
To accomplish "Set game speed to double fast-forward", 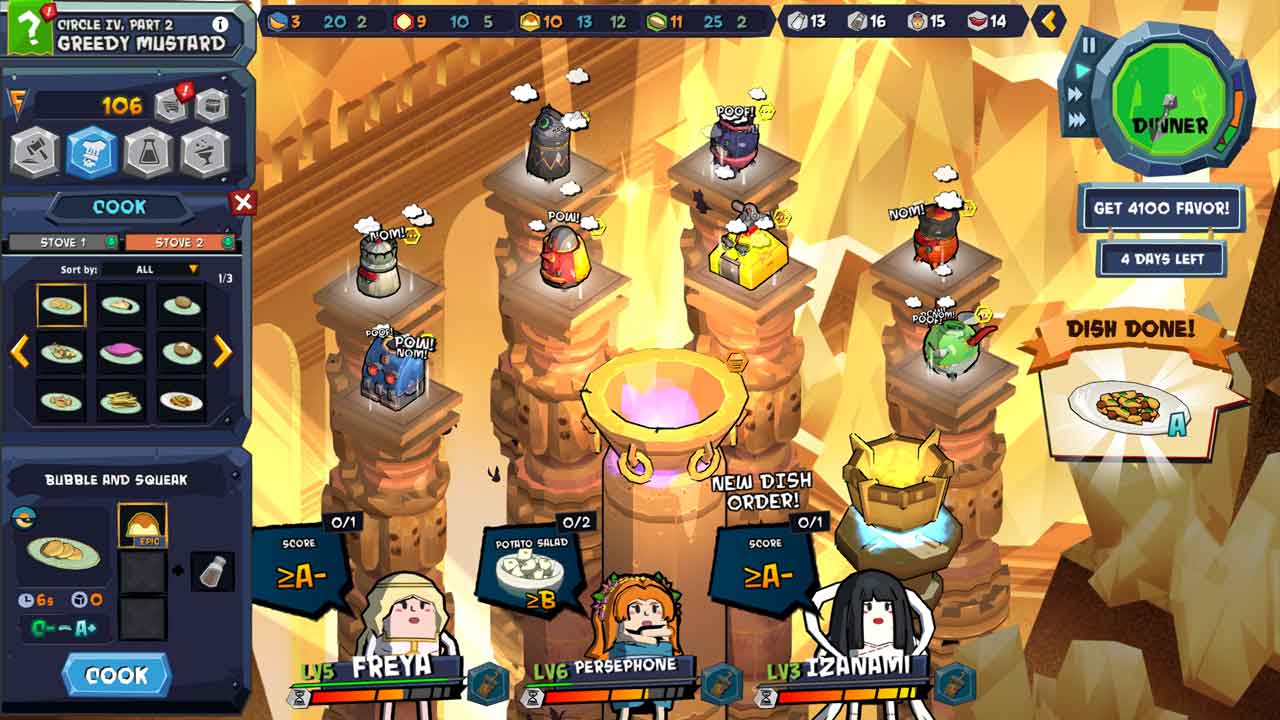I will pos(1077,95).
